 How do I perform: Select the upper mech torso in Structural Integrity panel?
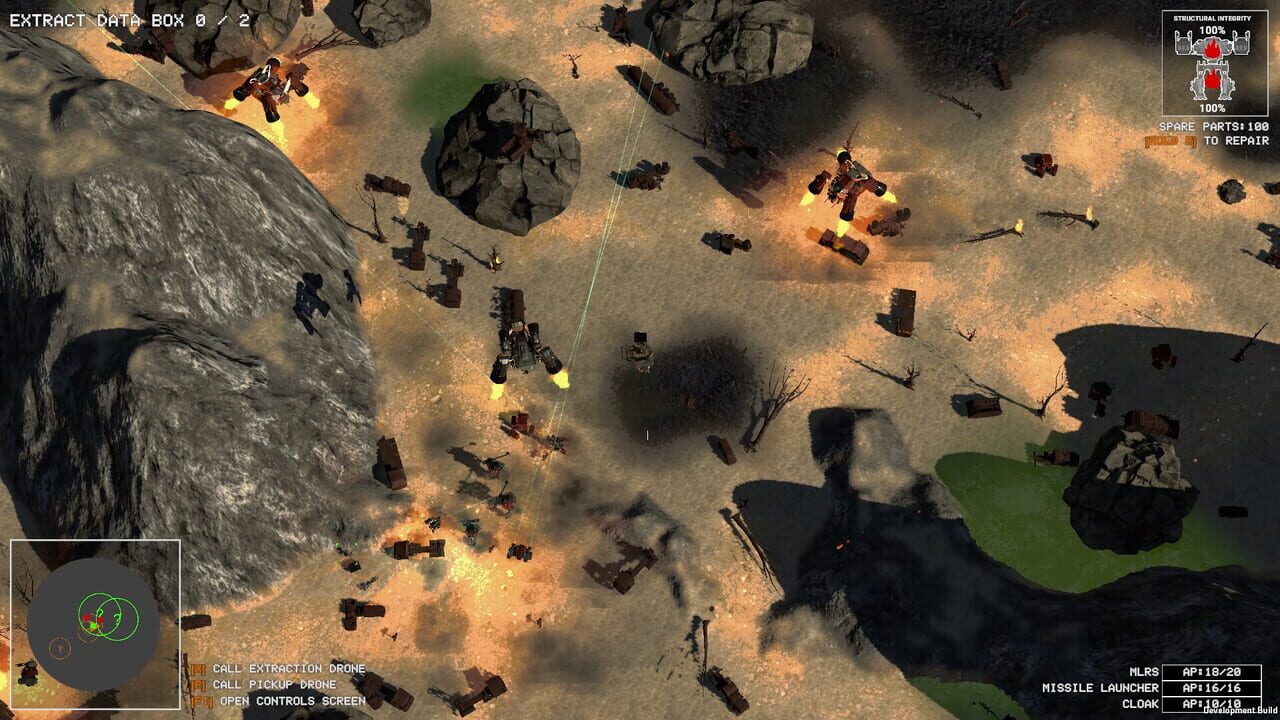tap(1213, 46)
